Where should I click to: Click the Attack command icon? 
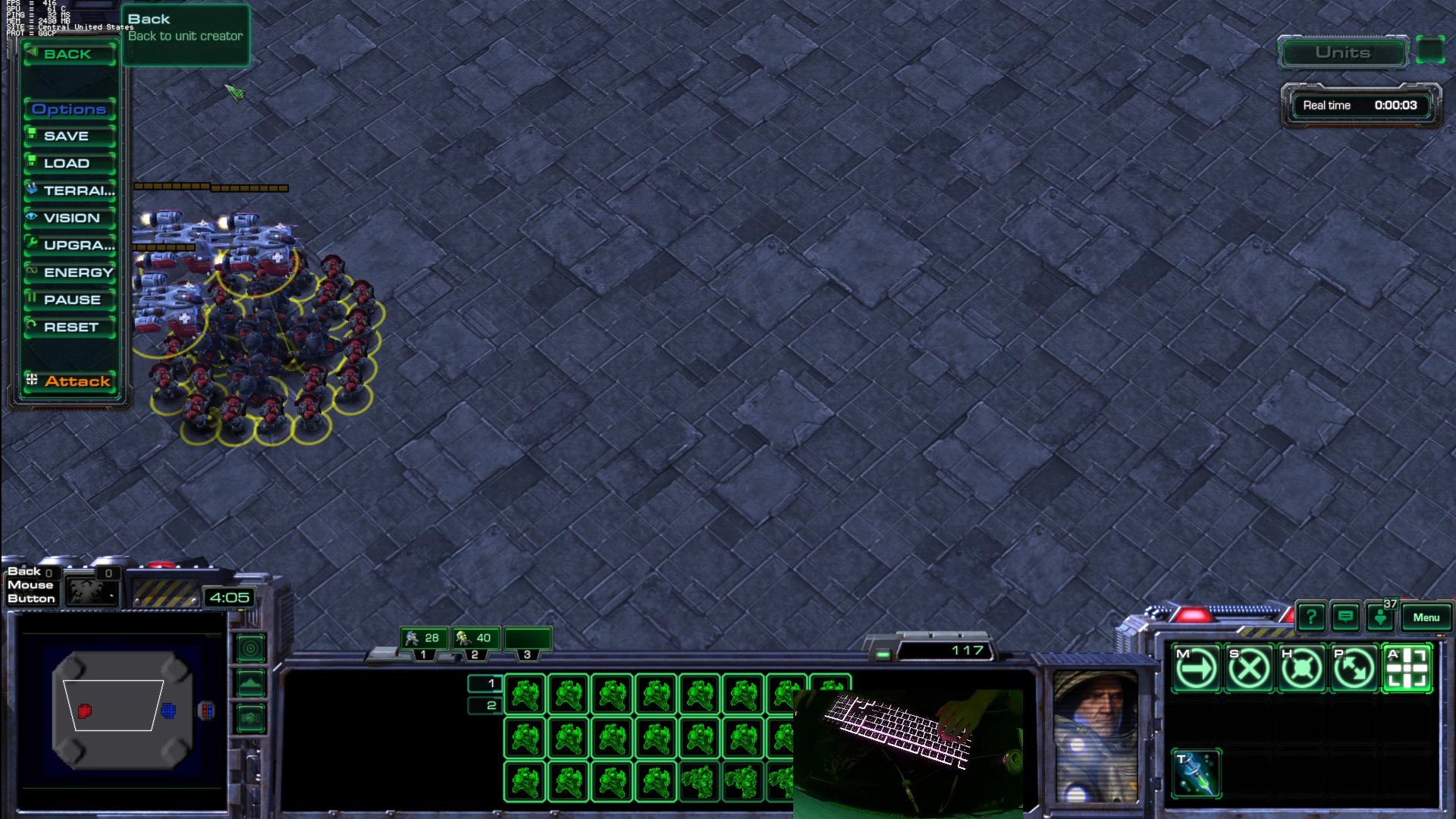click(x=1408, y=667)
